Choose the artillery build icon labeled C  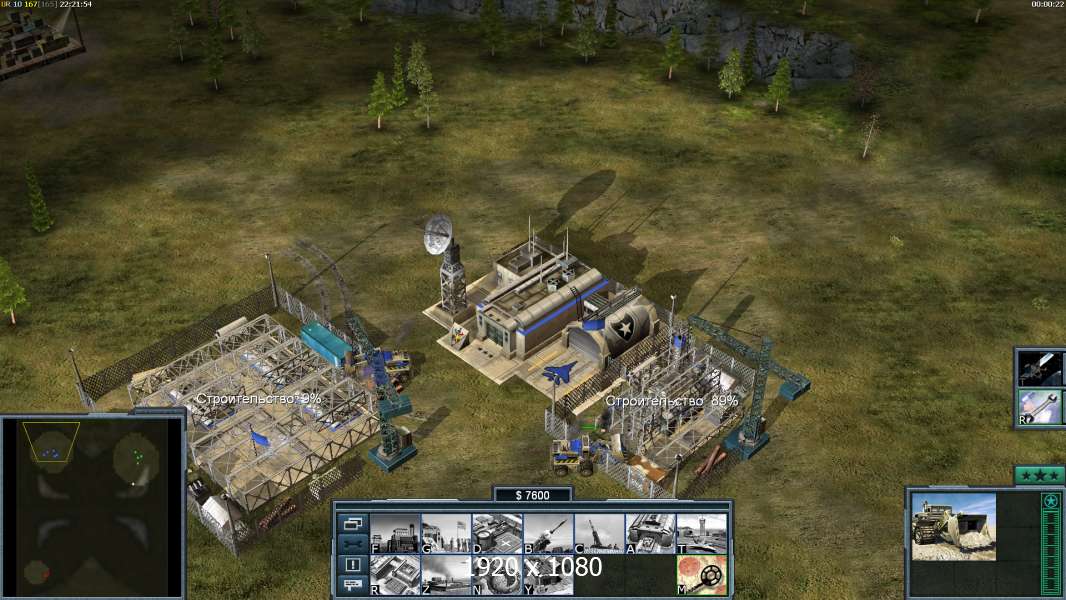coord(599,533)
